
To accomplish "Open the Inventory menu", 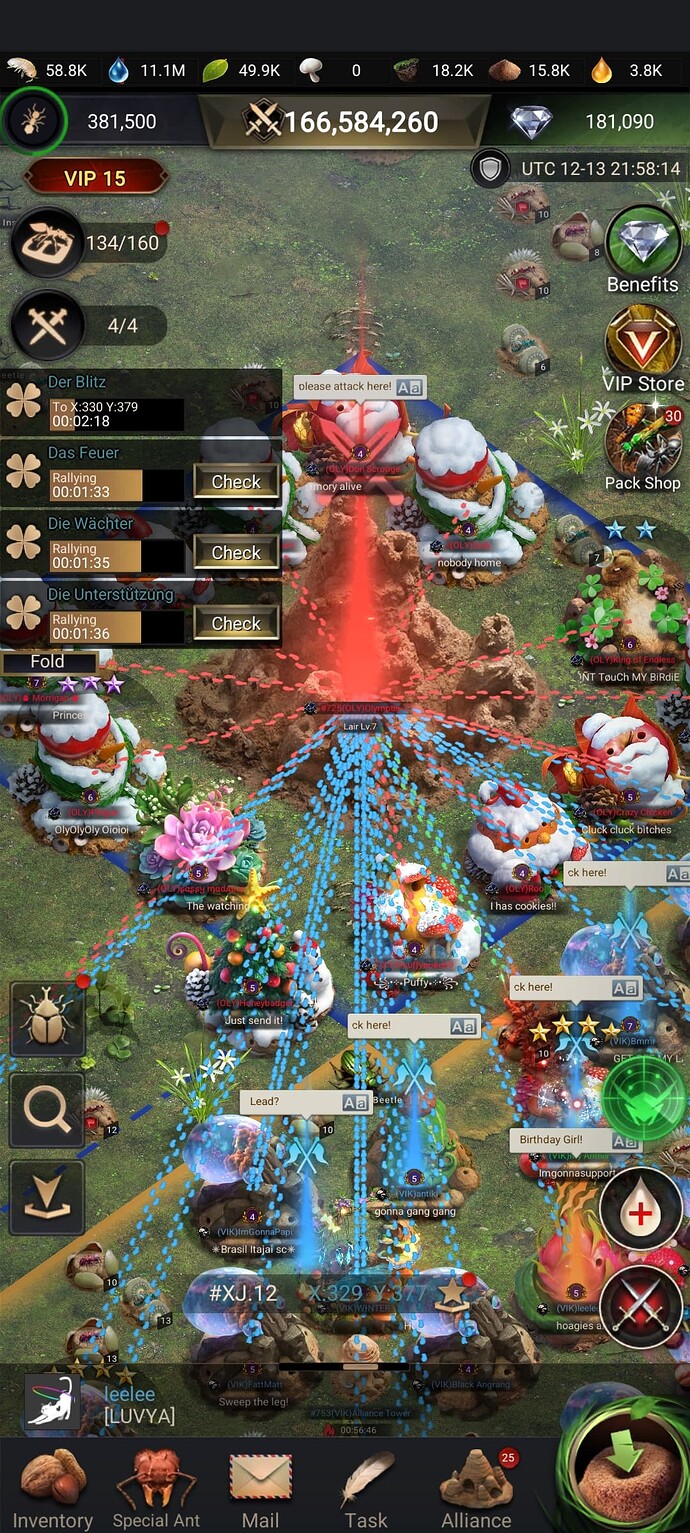I will (52, 1488).
